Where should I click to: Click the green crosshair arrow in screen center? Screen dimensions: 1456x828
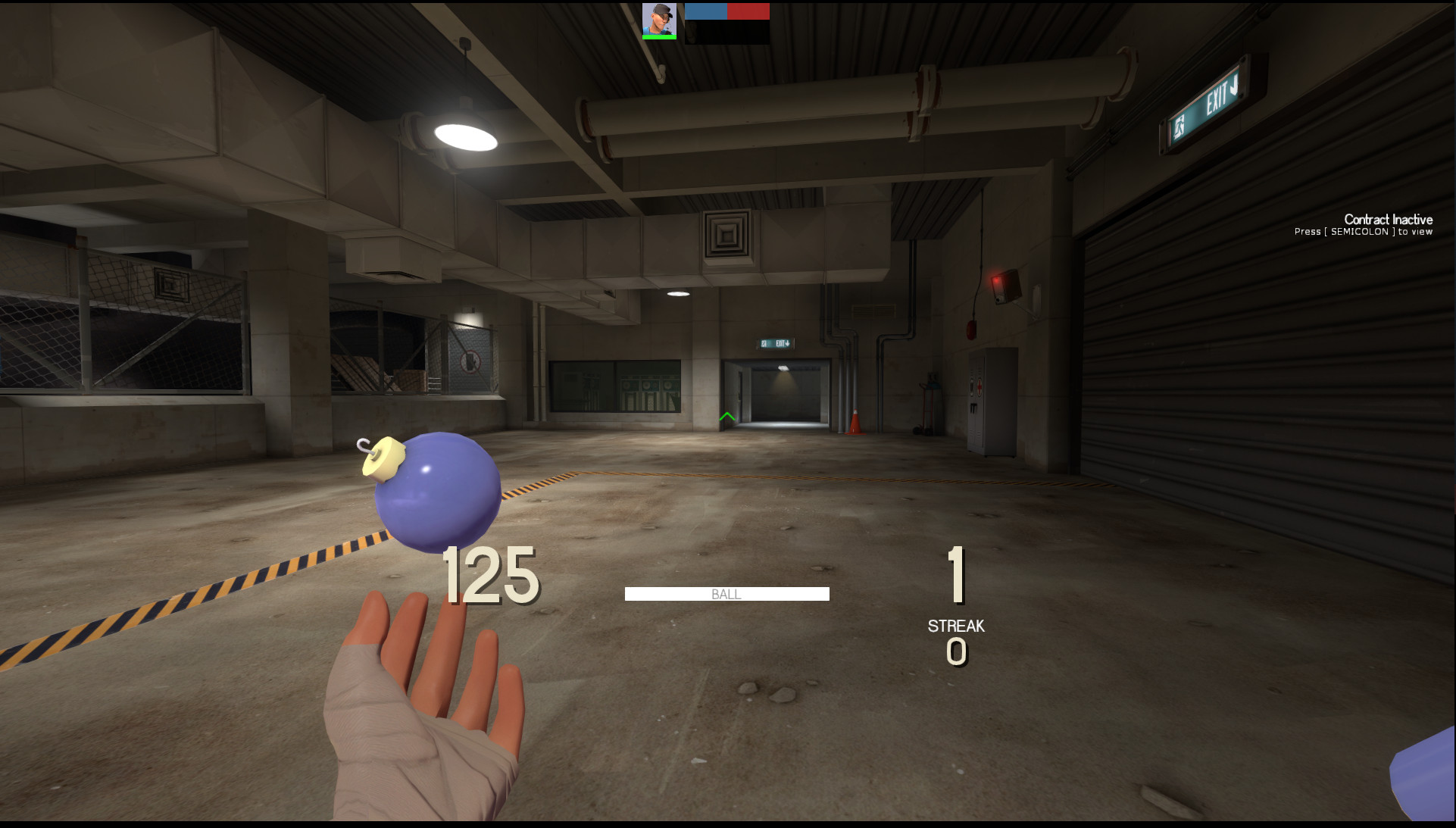click(726, 415)
